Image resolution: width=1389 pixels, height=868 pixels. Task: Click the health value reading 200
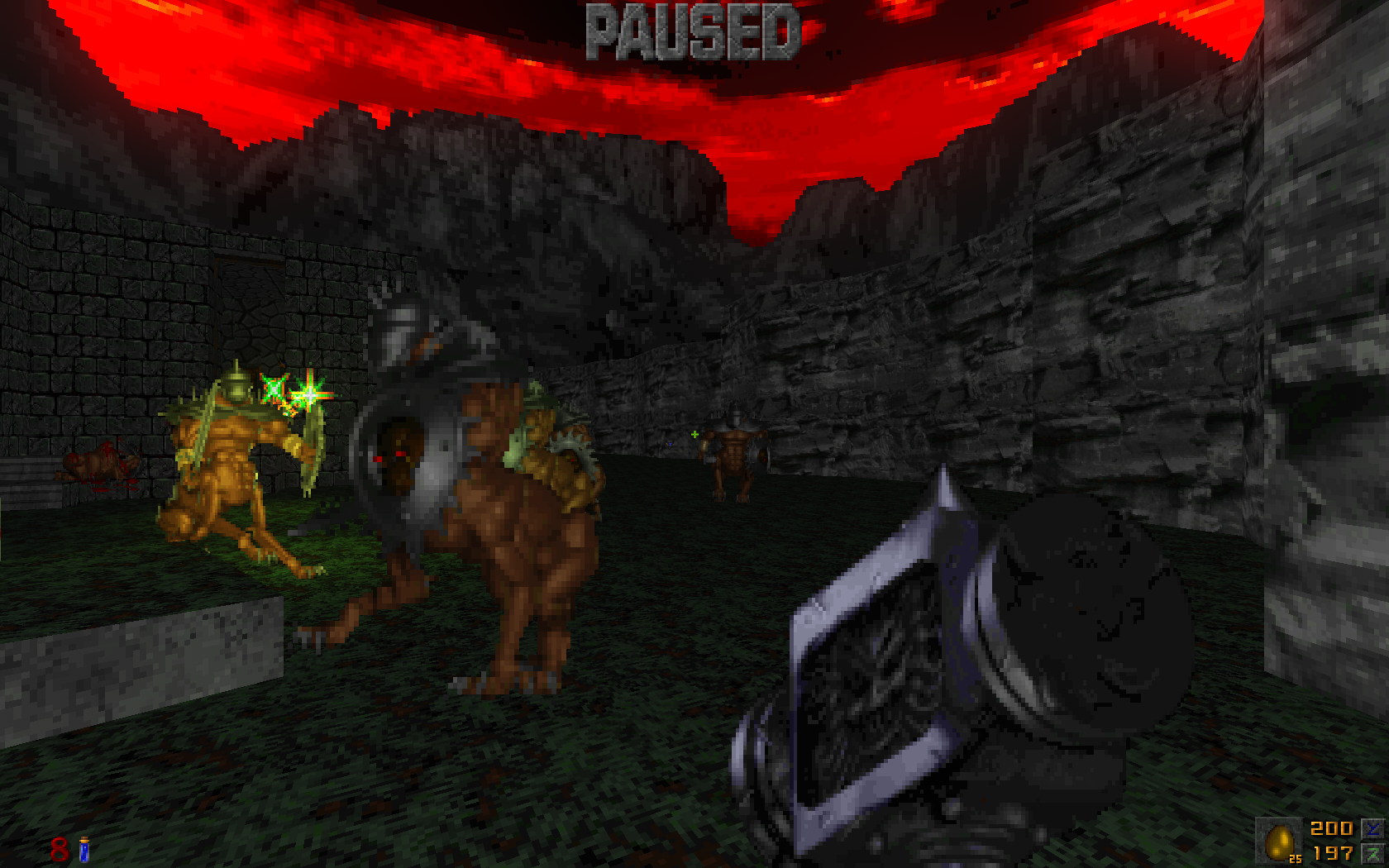1331,828
